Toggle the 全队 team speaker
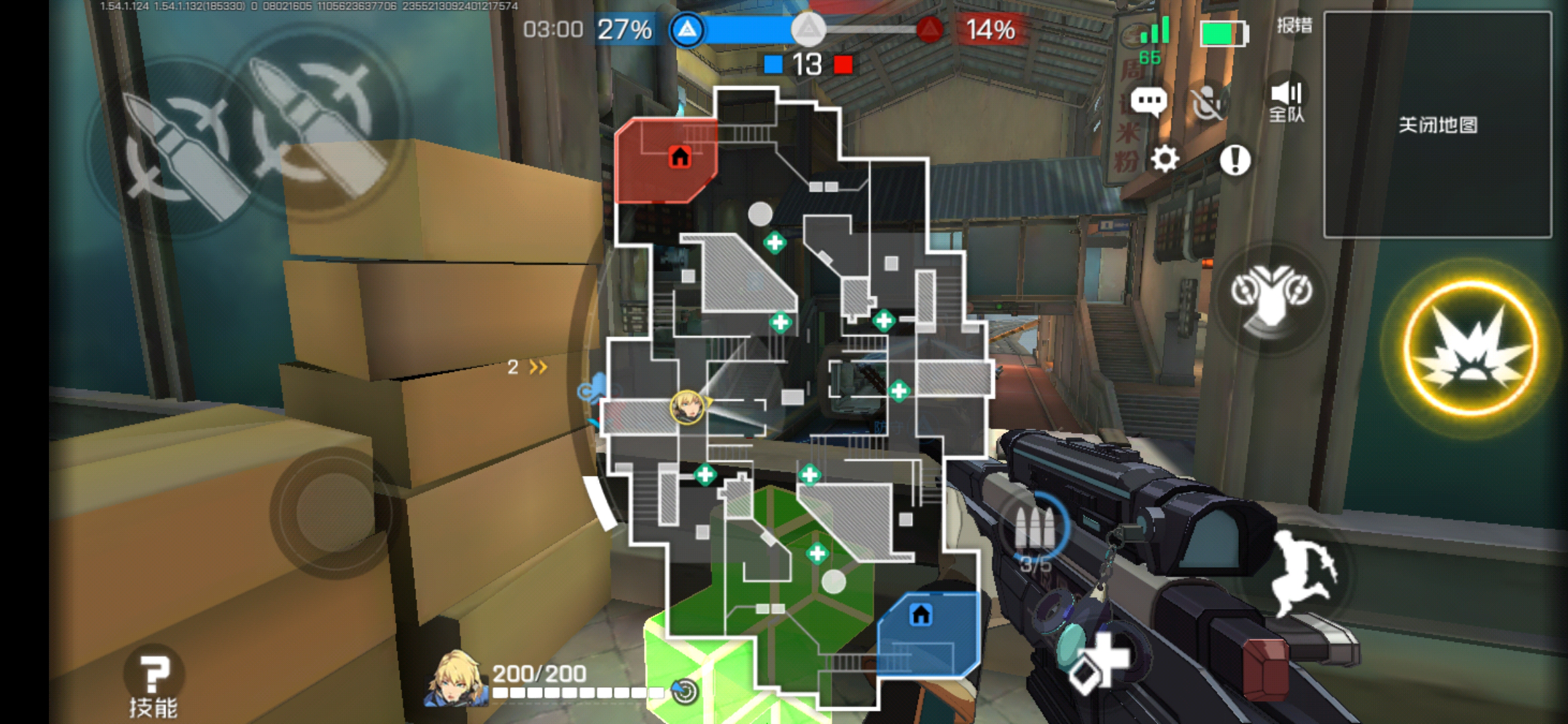This screenshot has height=724, width=1568. coord(1286,101)
